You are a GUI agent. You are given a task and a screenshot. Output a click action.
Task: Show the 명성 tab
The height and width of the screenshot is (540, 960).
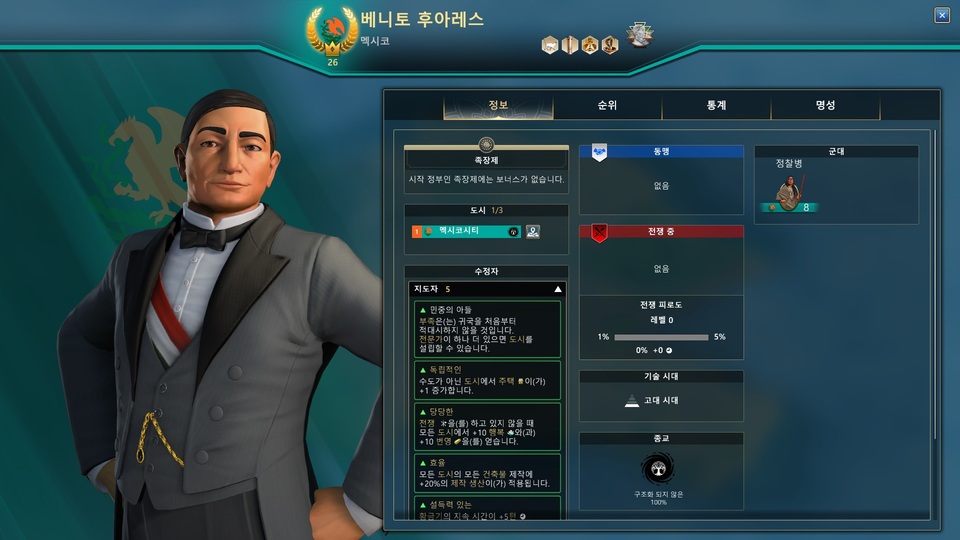[825, 105]
